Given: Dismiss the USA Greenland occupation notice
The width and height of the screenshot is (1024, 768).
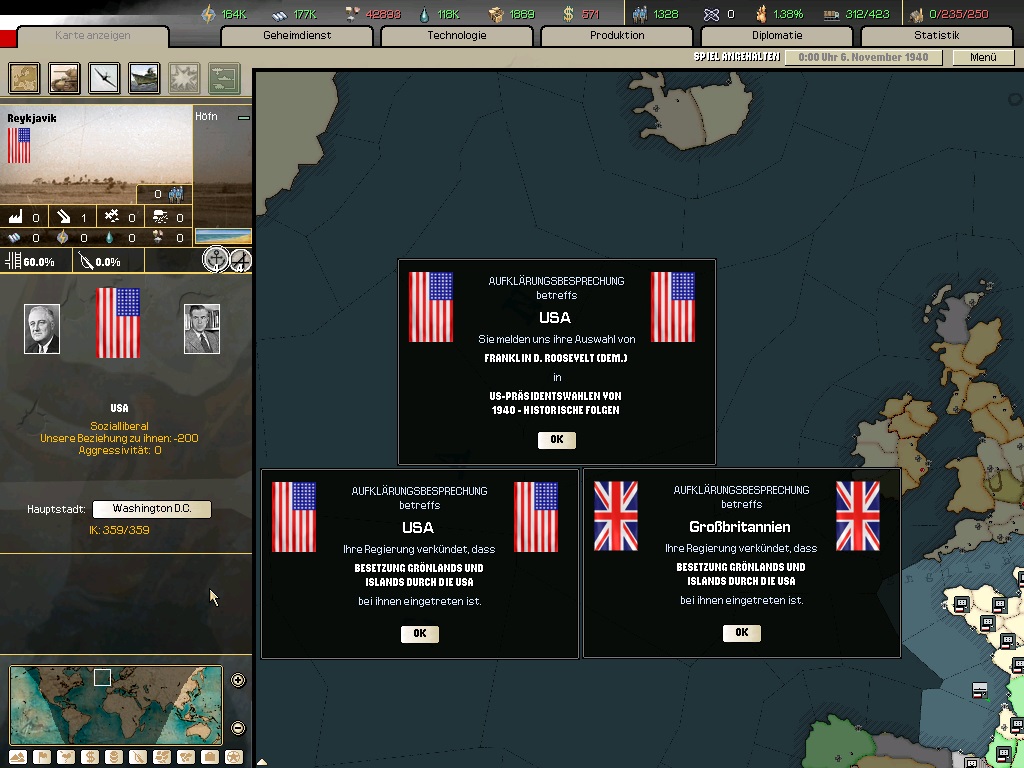Looking at the screenshot, I should pos(419,633).
